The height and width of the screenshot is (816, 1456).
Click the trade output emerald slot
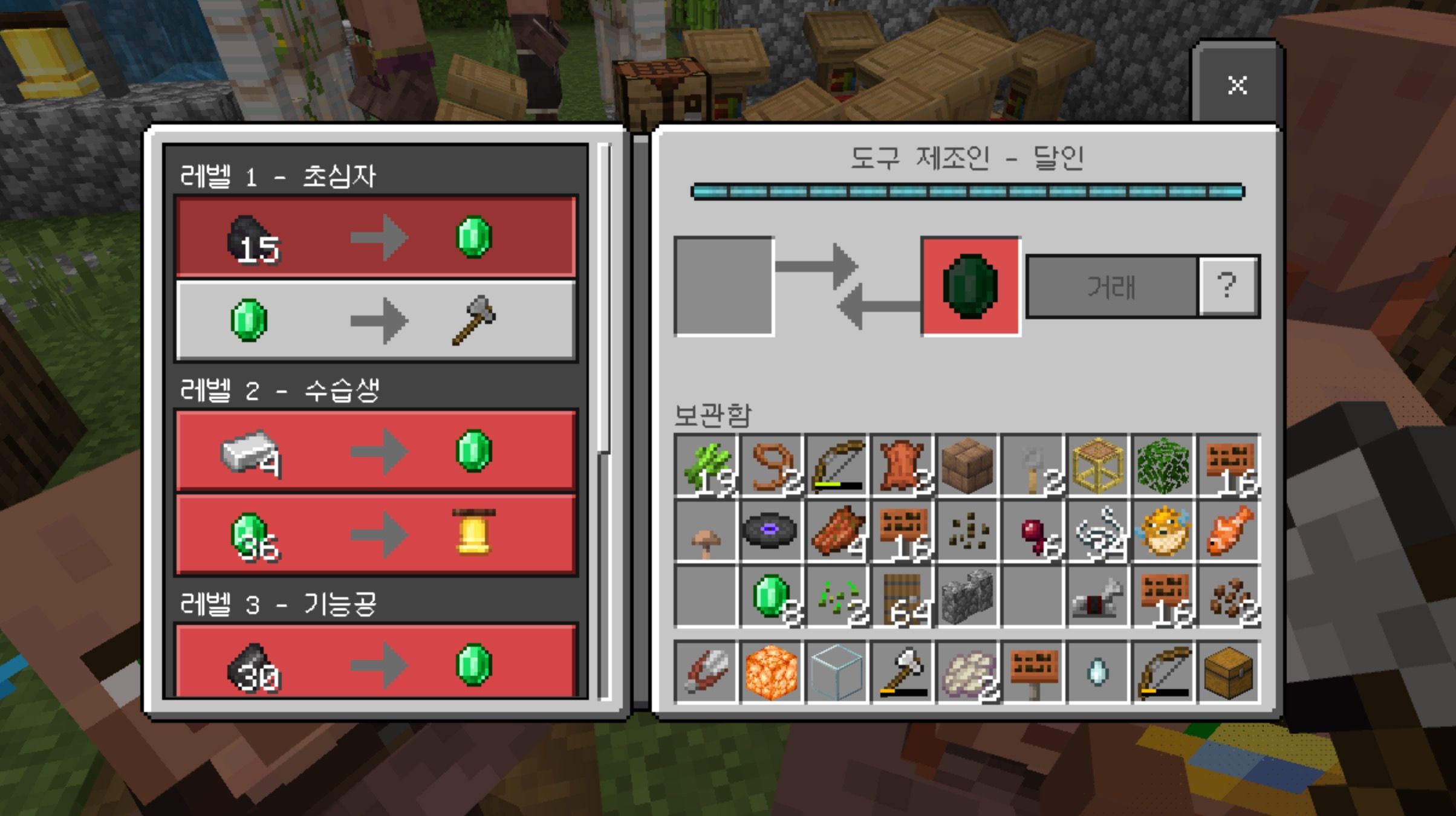point(970,287)
